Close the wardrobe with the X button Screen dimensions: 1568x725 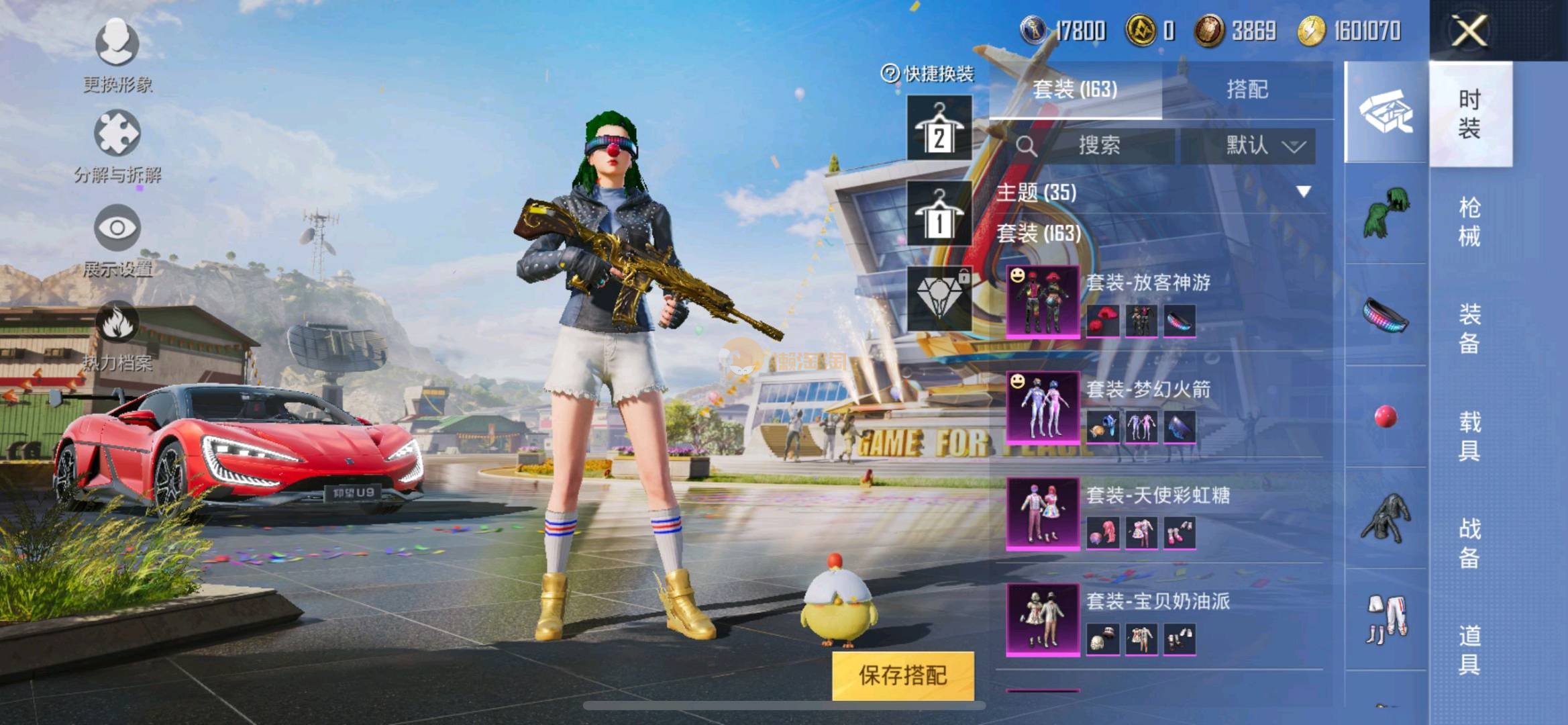(1469, 31)
